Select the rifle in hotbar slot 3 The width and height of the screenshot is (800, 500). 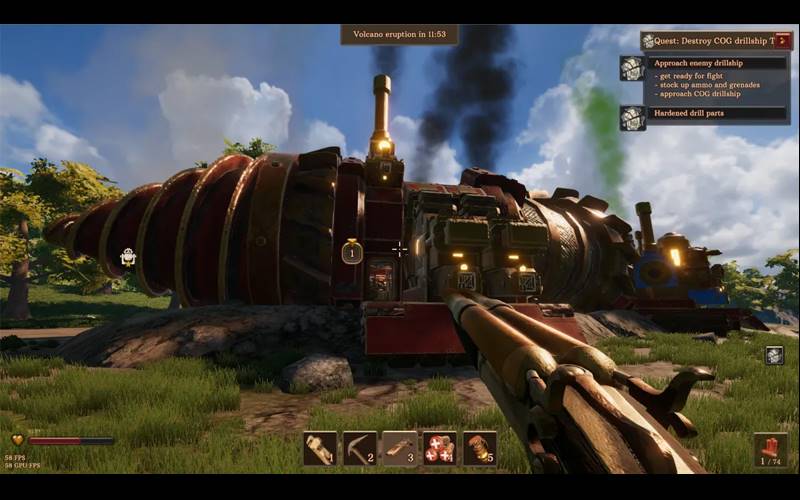point(400,448)
